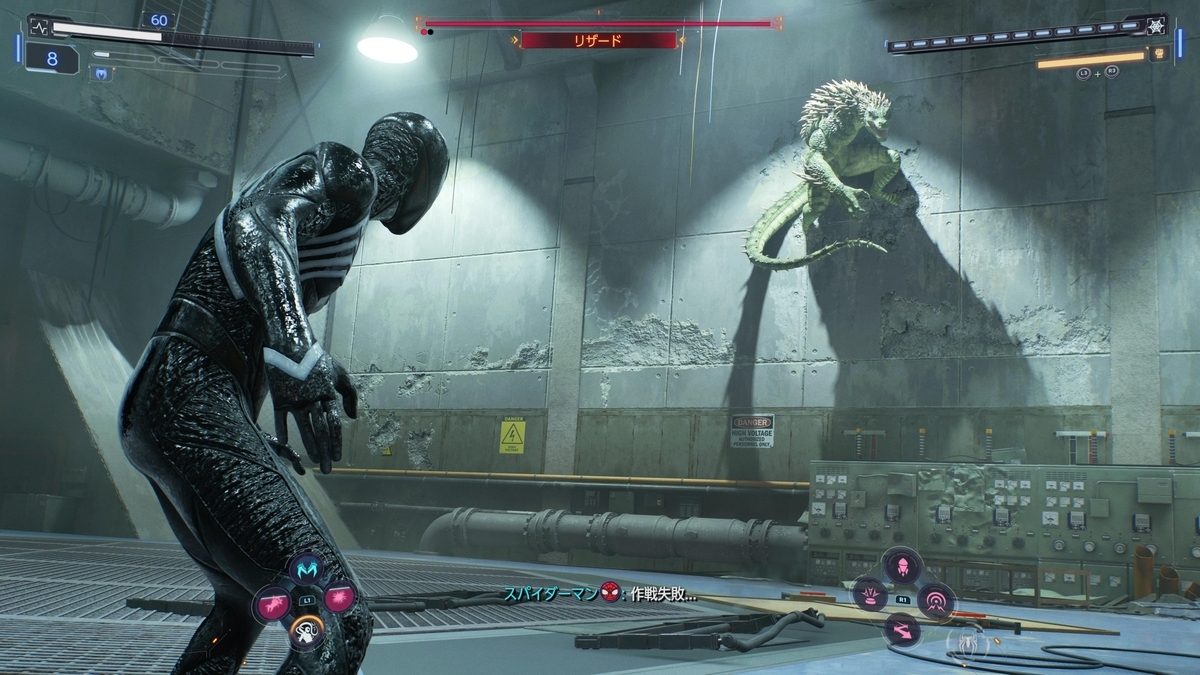Select the orange-ringed white tendril ability
This screenshot has width=1200, height=675.
click(305, 629)
